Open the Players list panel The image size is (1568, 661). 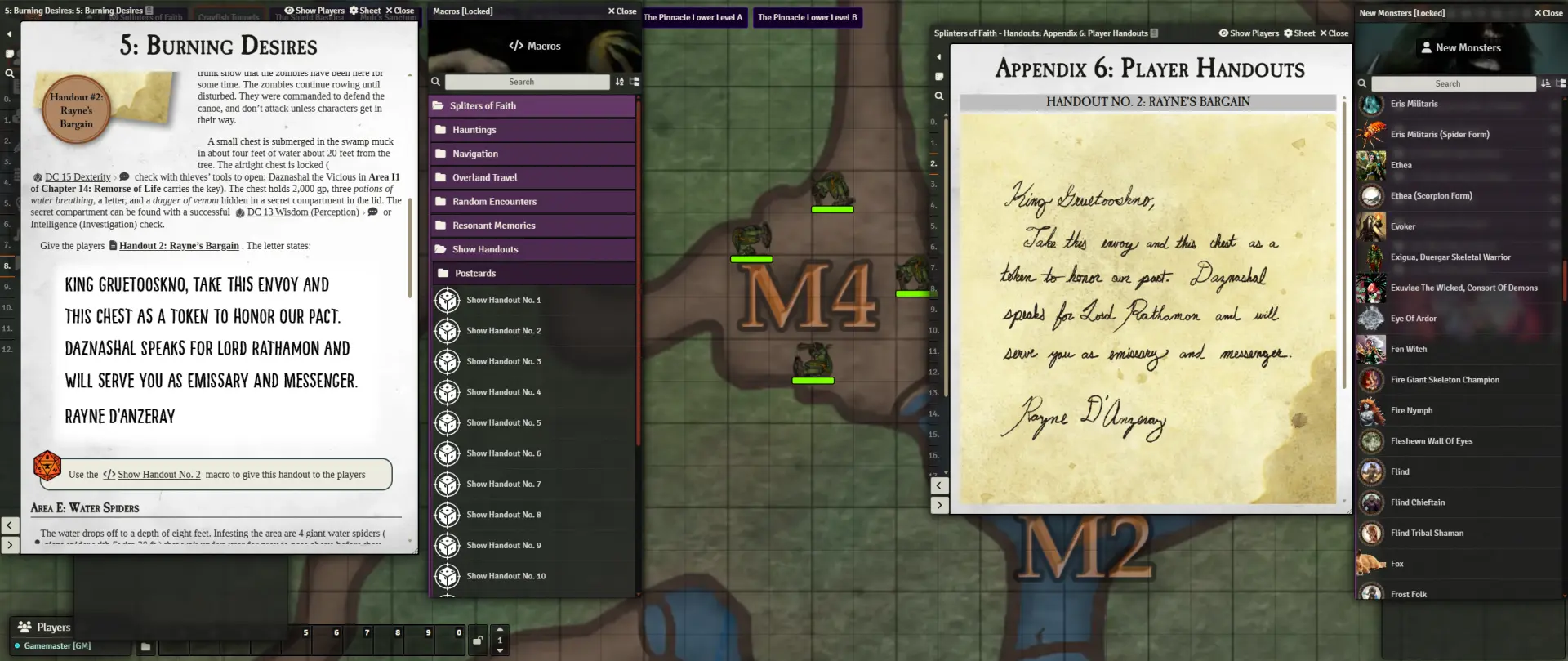pos(46,628)
